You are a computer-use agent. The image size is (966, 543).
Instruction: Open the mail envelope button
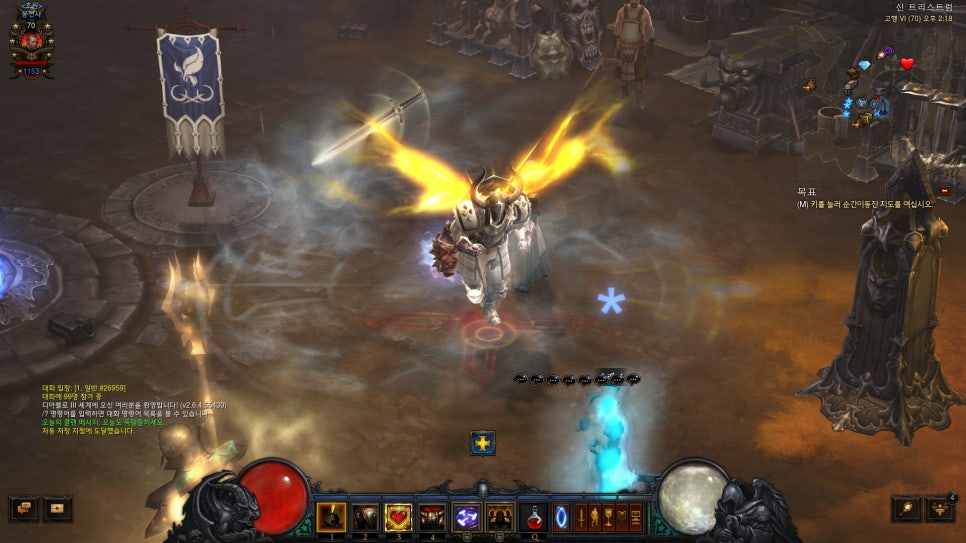point(57,509)
